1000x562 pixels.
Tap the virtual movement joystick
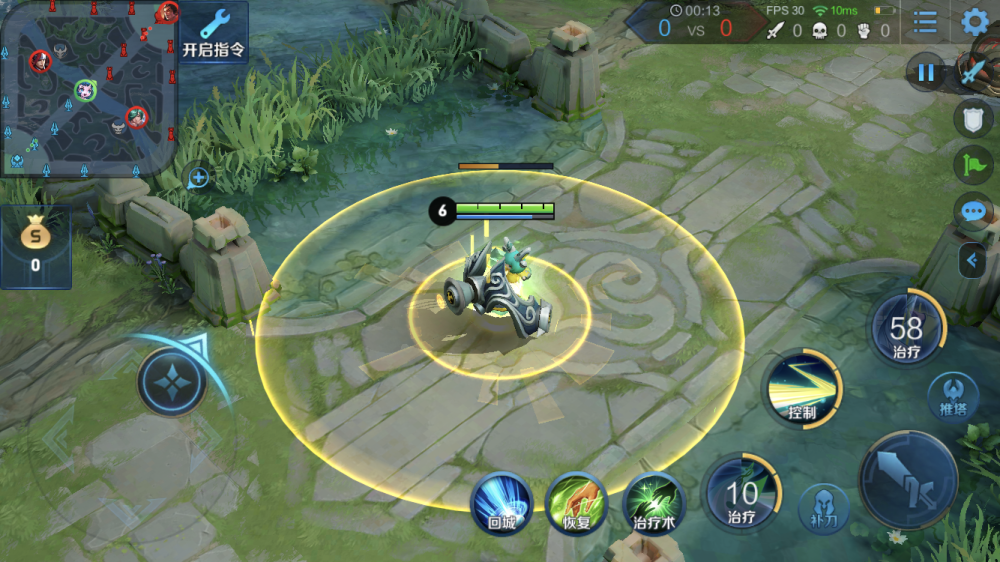(172, 382)
